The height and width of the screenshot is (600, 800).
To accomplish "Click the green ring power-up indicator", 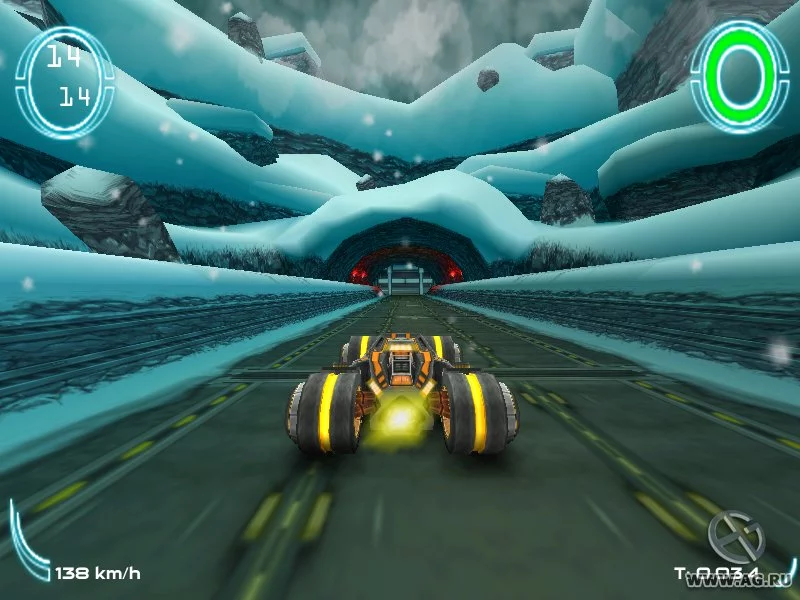I will point(741,76).
